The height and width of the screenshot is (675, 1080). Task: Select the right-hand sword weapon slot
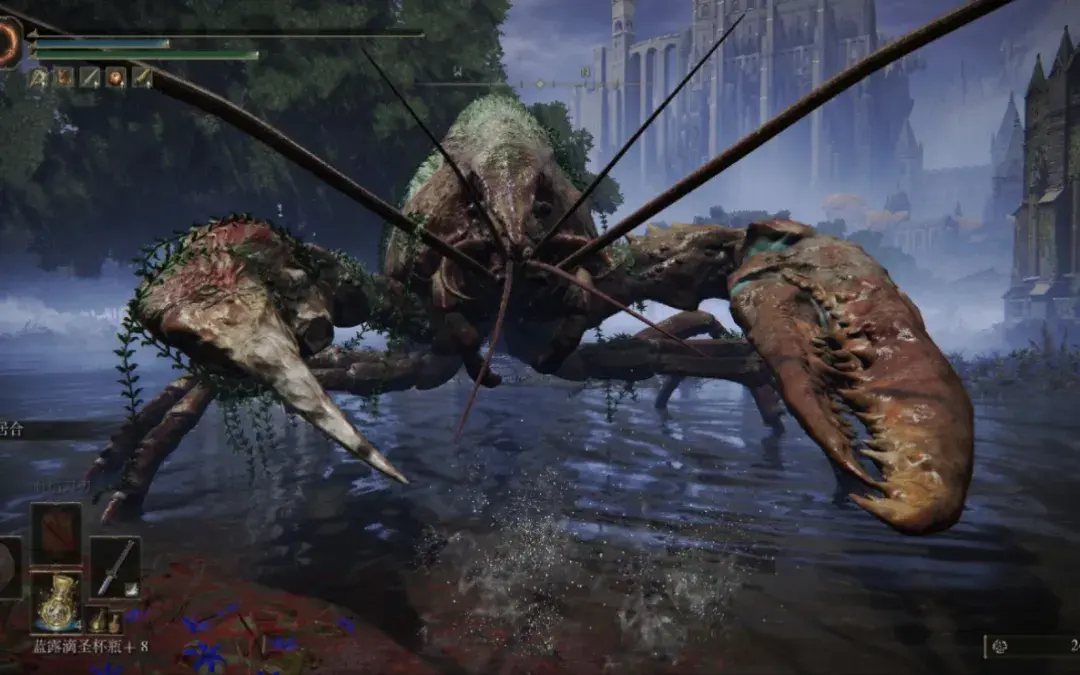click(x=115, y=567)
